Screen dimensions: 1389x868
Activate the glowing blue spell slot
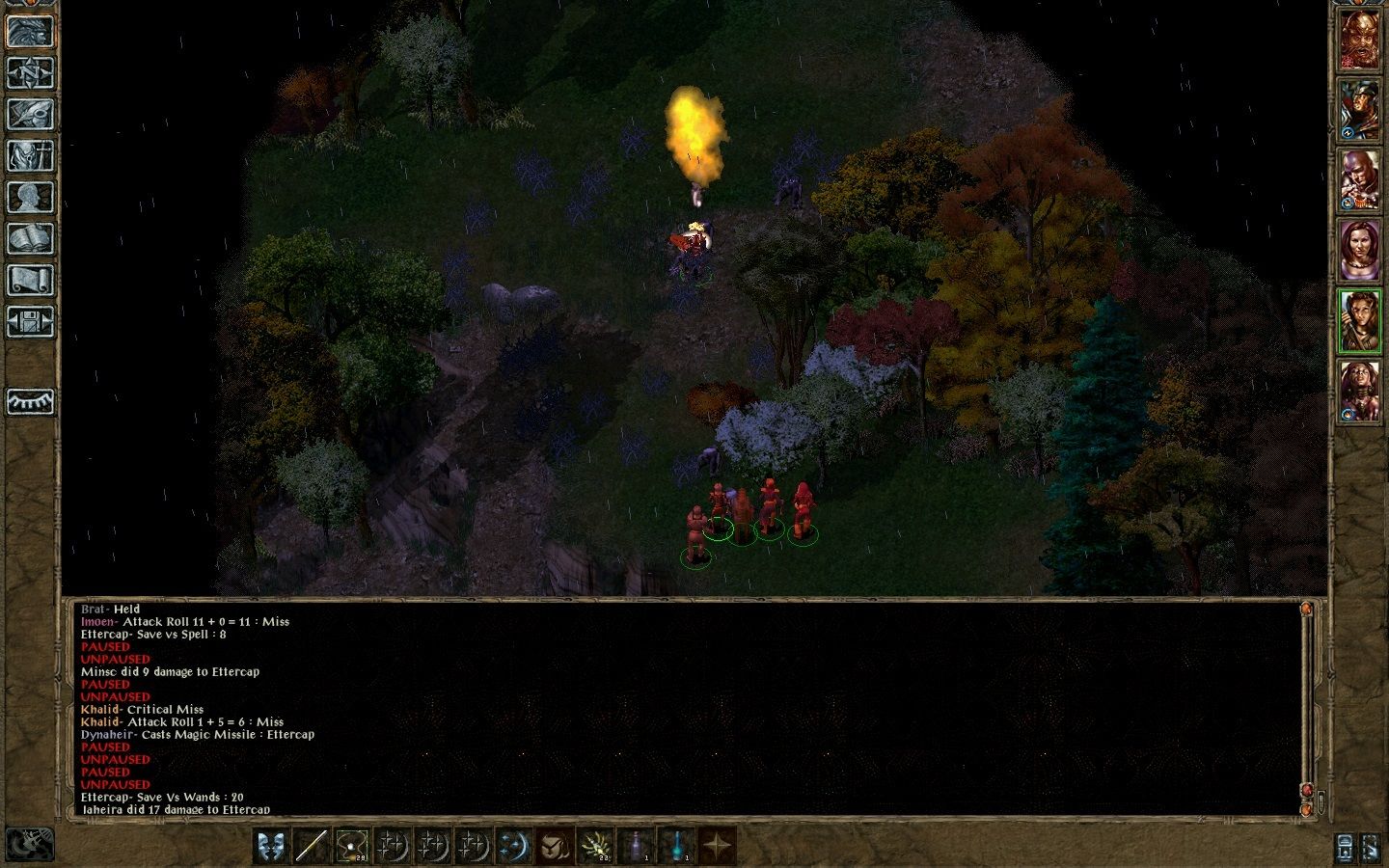[x=513, y=846]
